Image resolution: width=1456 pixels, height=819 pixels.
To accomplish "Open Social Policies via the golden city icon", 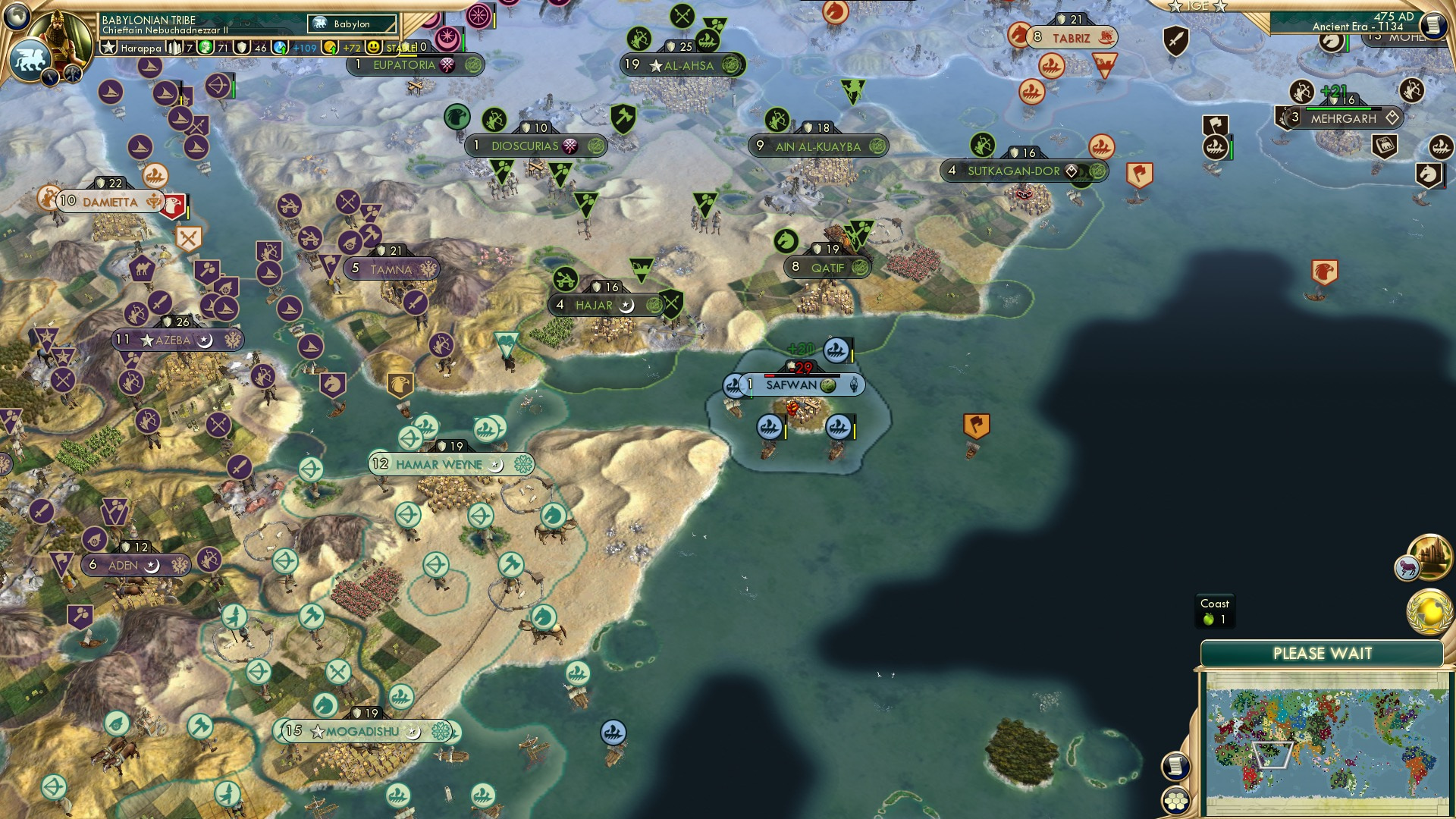I will pyautogui.click(x=1429, y=557).
